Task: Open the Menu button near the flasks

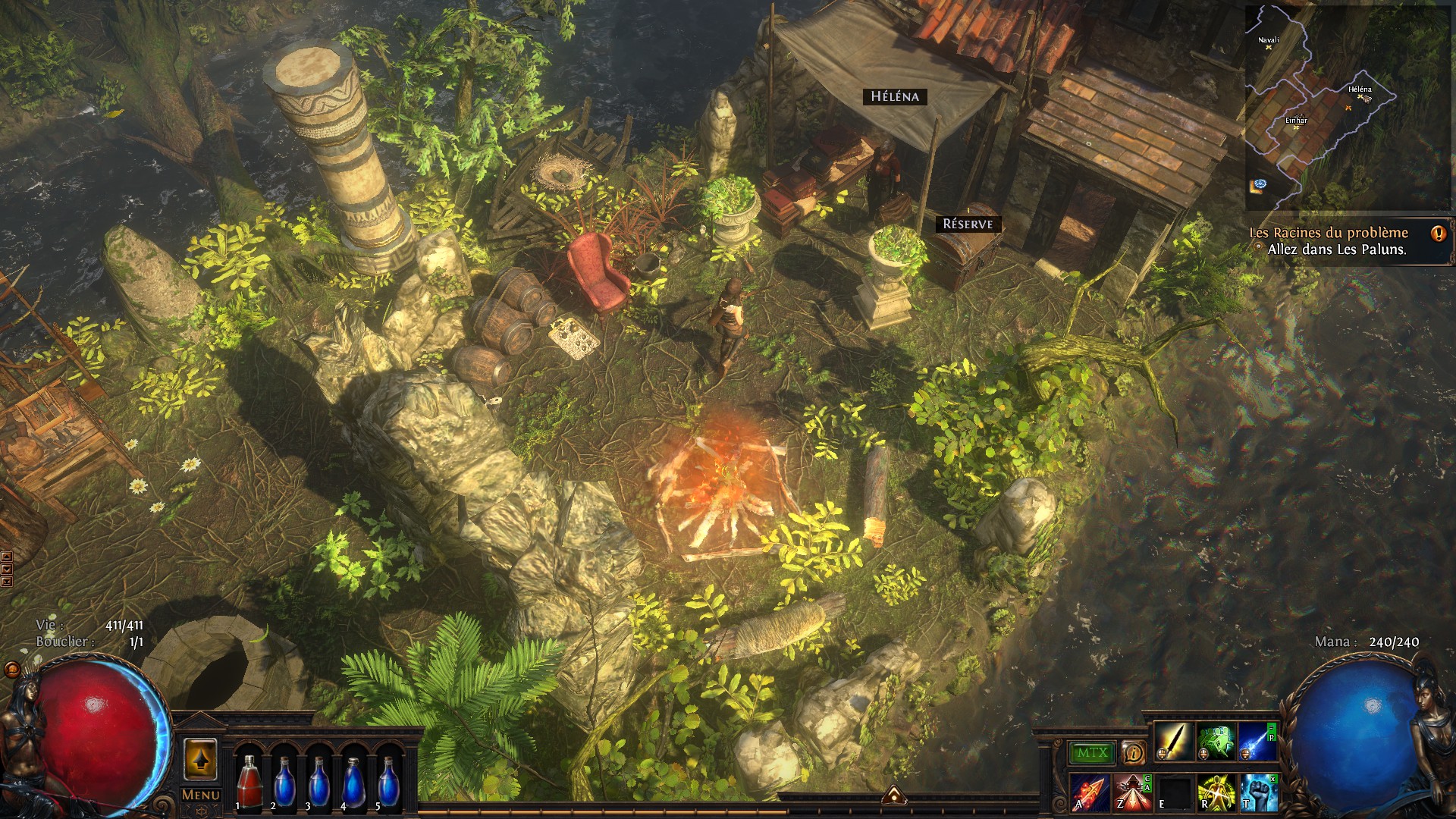Action: pos(200,795)
